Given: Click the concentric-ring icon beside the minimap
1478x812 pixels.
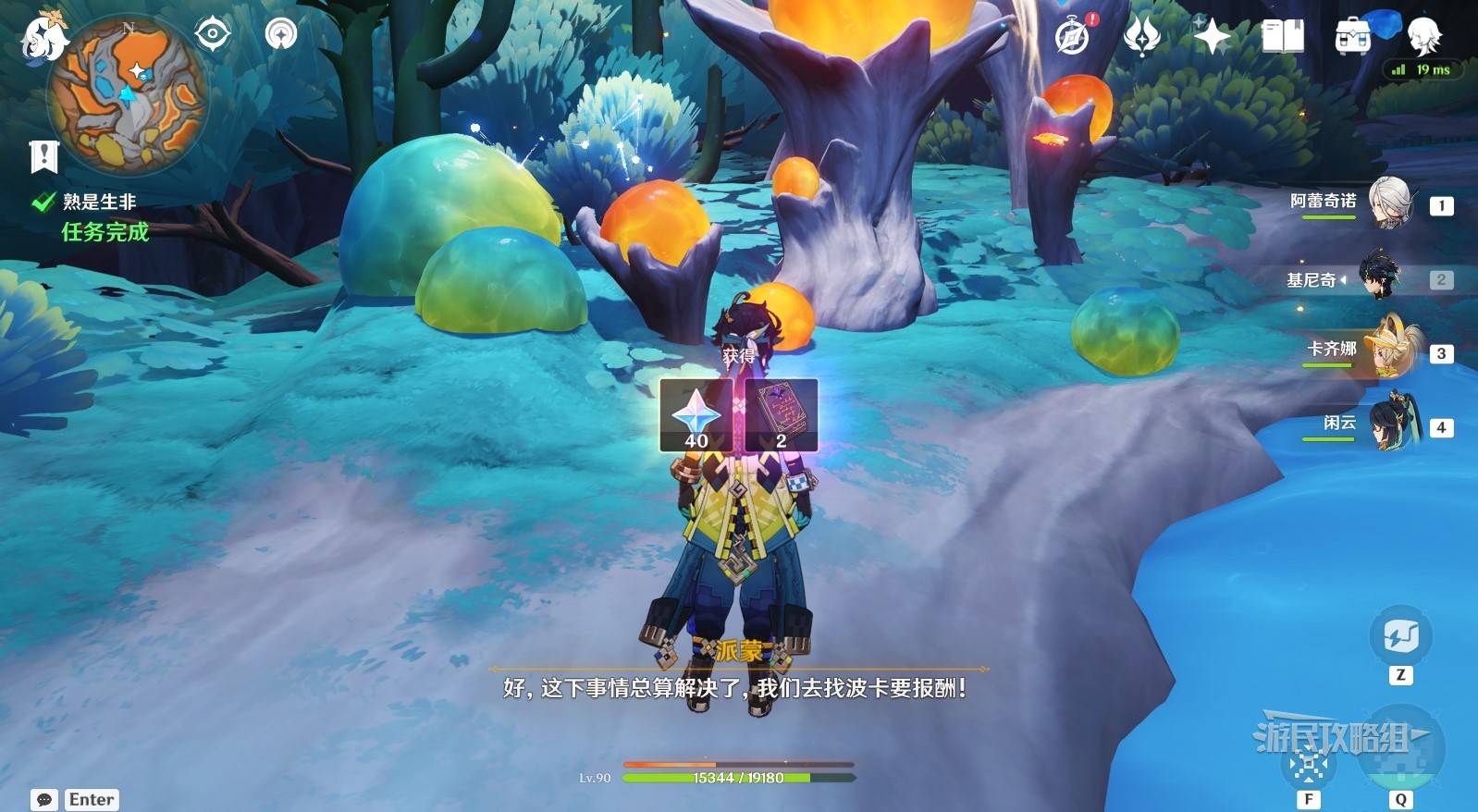Looking at the screenshot, I should [x=281, y=34].
